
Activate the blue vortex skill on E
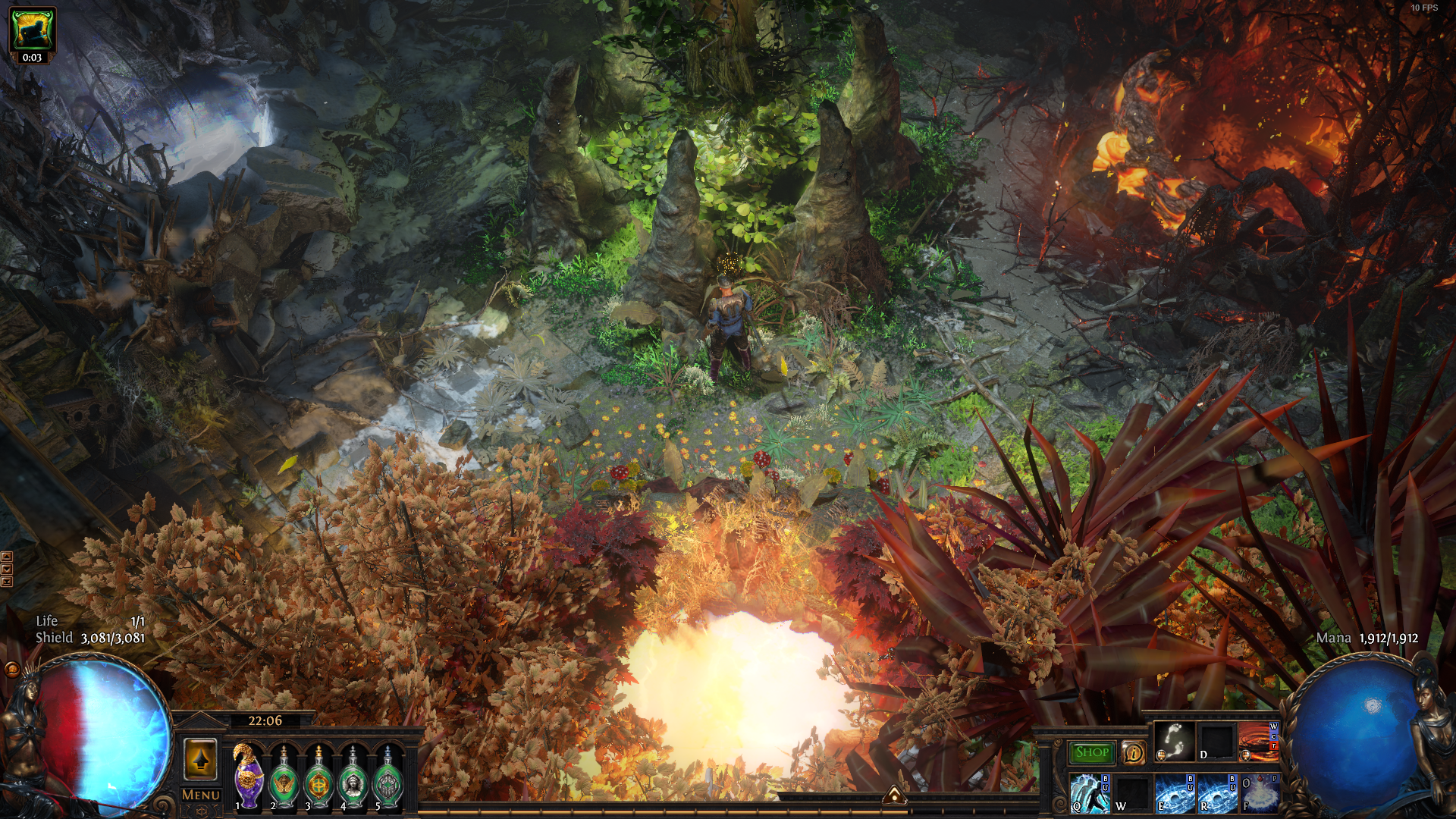coord(1174,793)
